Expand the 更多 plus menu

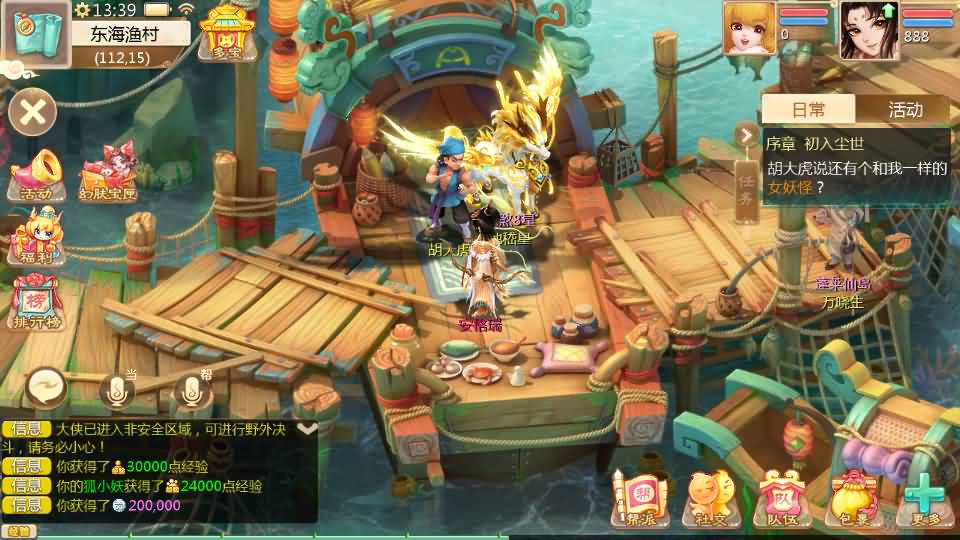[926, 498]
